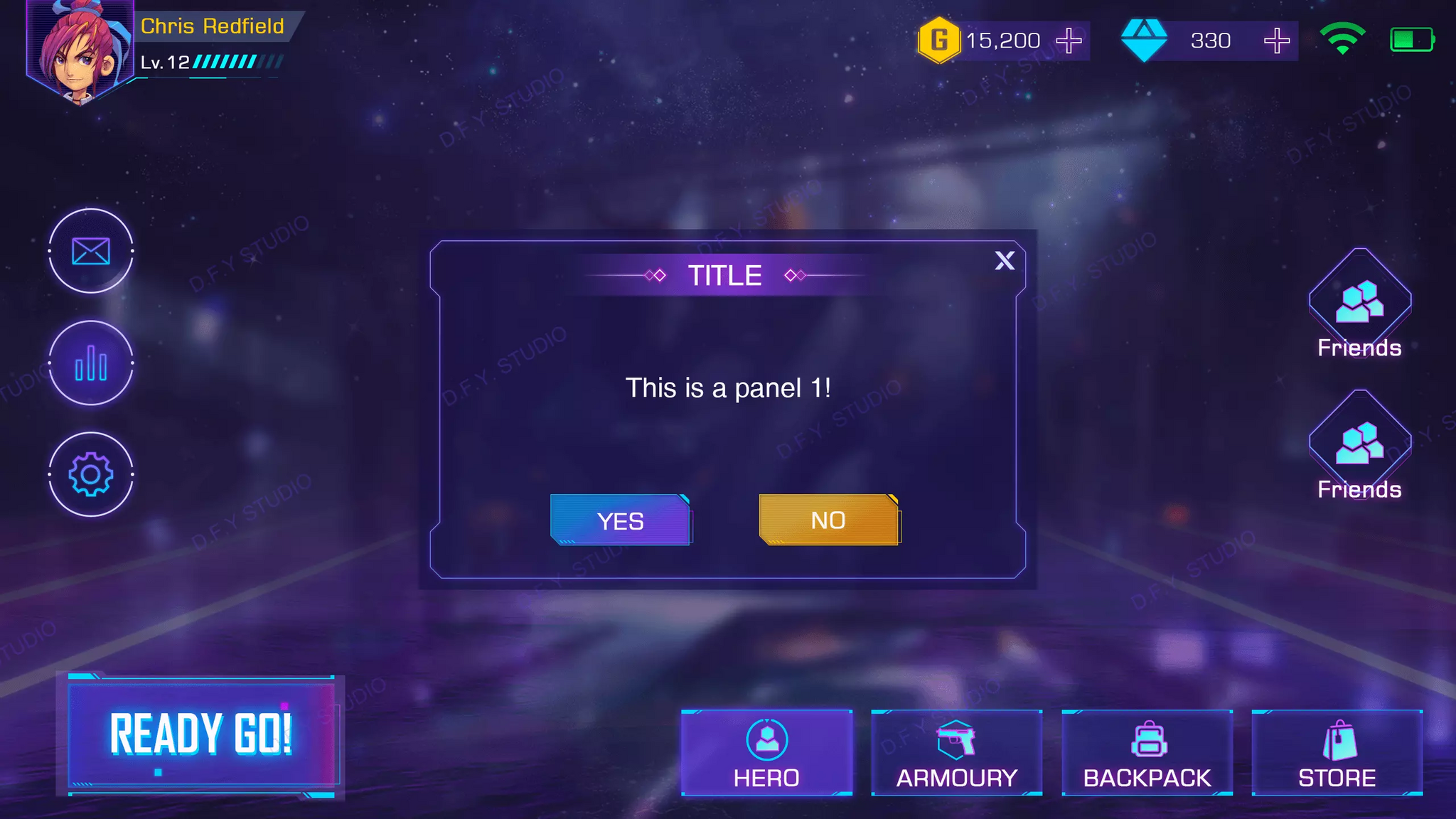Add gold with the plus beside 15,200
The width and height of the screenshot is (1456, 819).
1069,41
